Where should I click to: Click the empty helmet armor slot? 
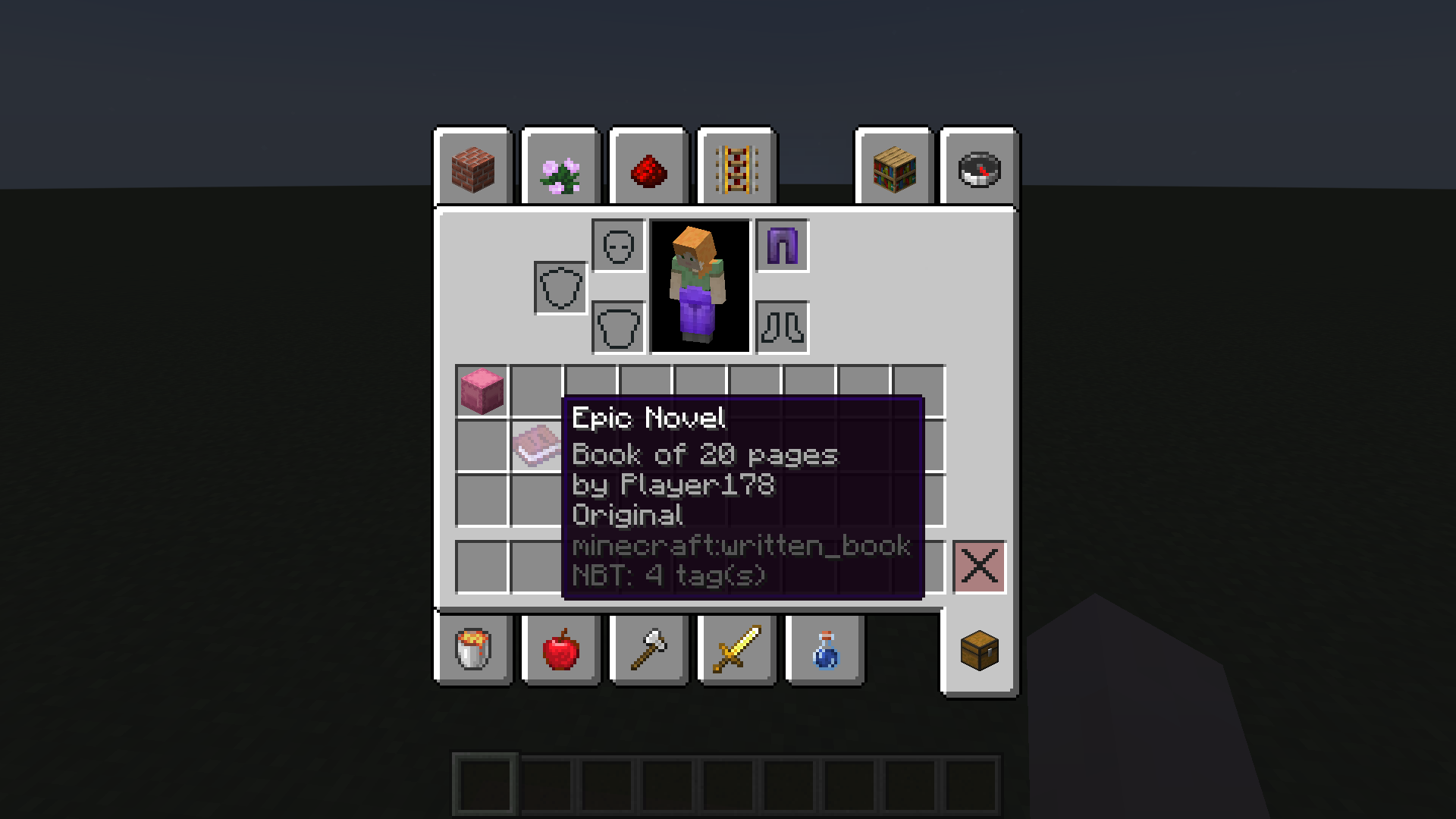617,244
